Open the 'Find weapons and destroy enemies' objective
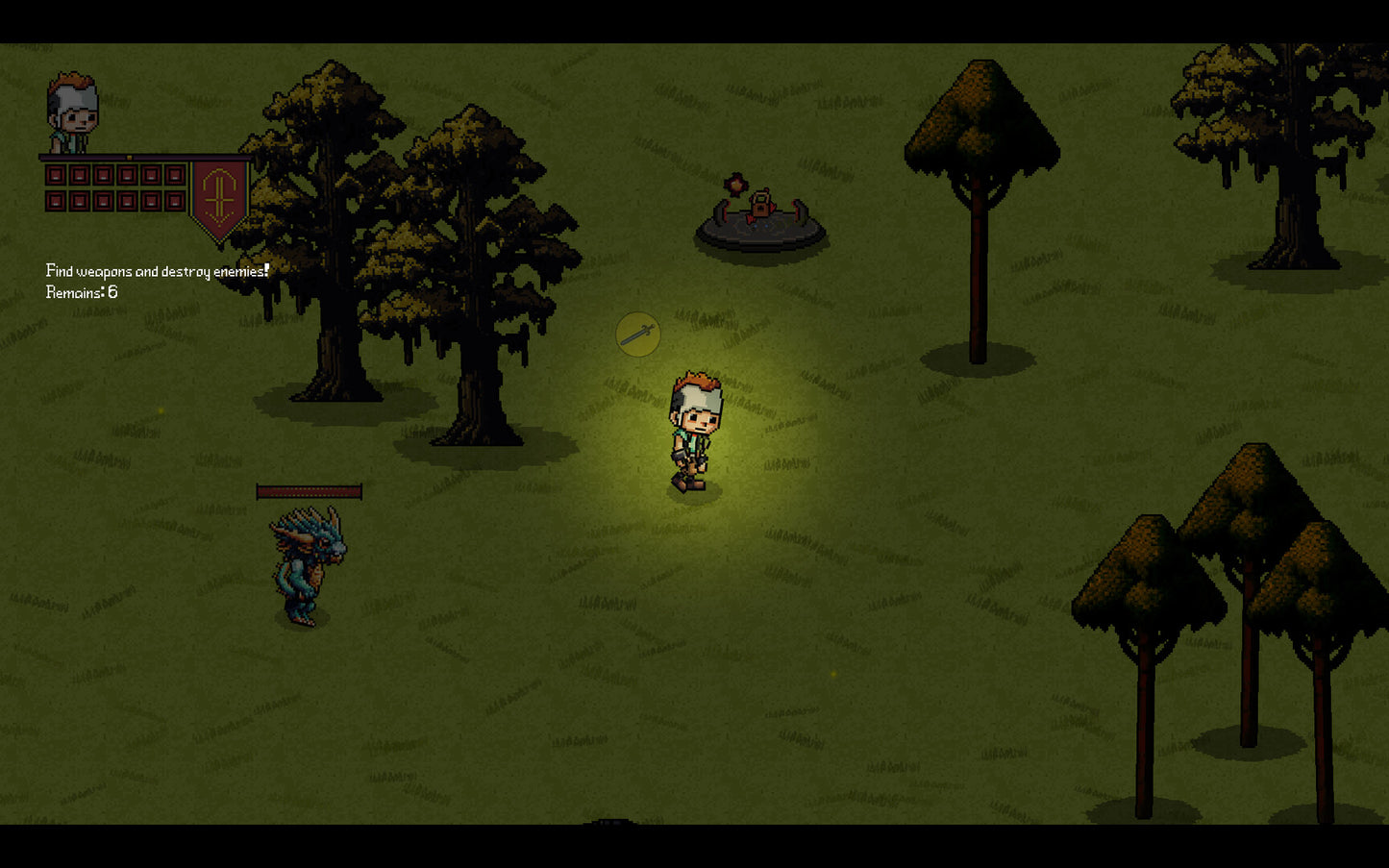This screenshot has height=868, width=1389. 157,271
